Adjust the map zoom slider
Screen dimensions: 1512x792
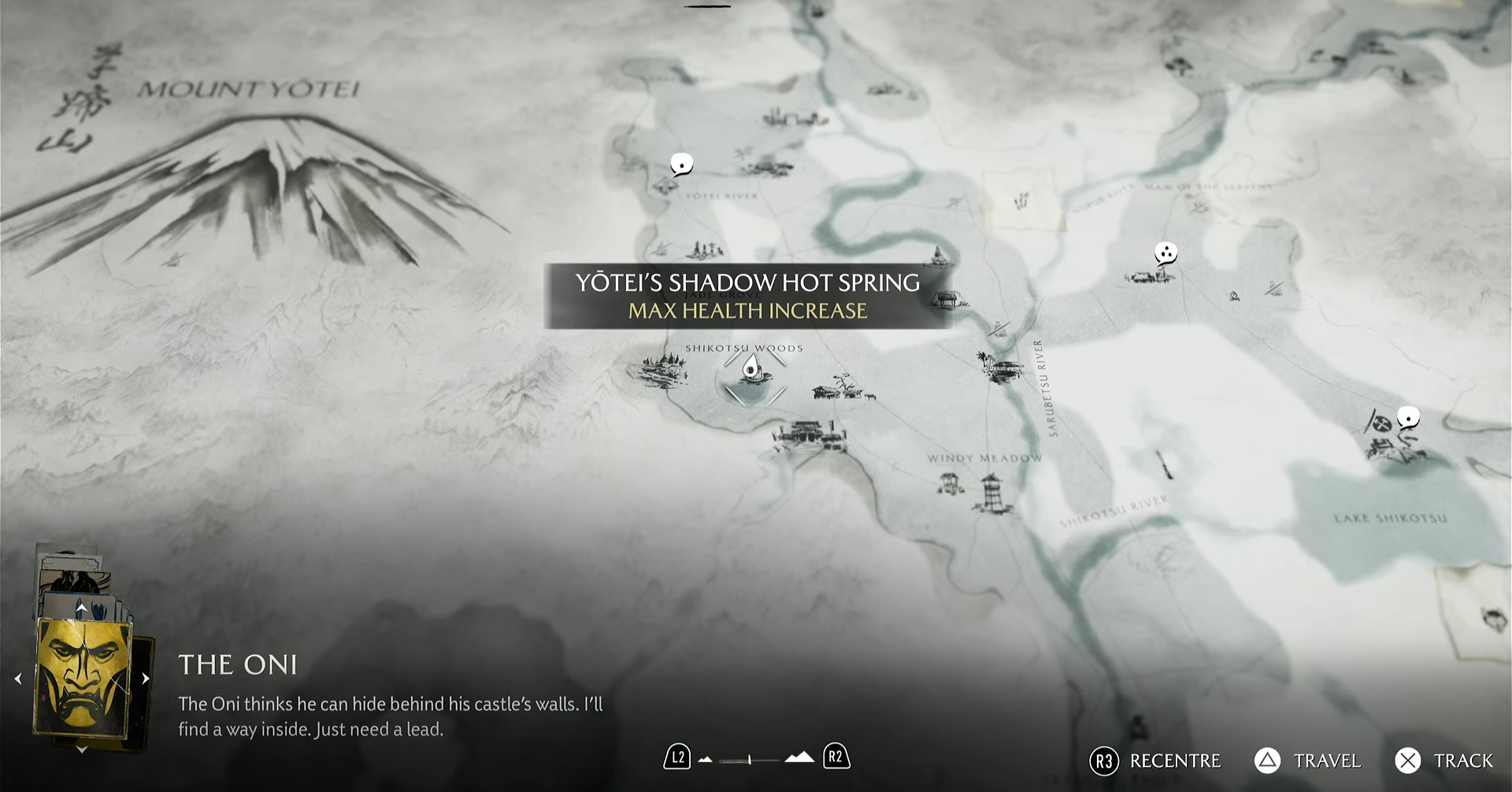[750, 759]
